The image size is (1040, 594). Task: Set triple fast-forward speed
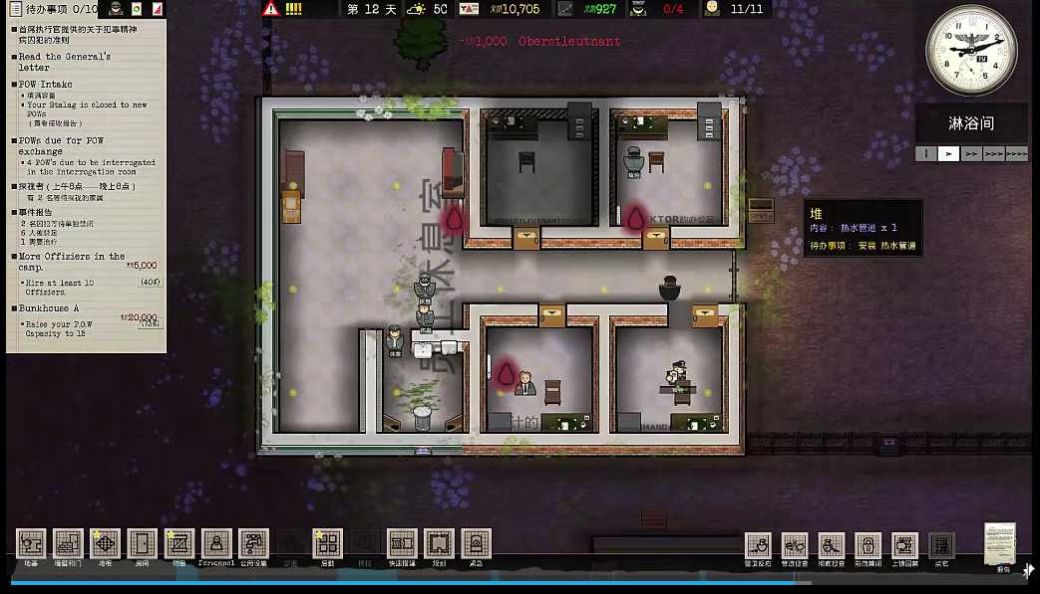pos(993,154)
